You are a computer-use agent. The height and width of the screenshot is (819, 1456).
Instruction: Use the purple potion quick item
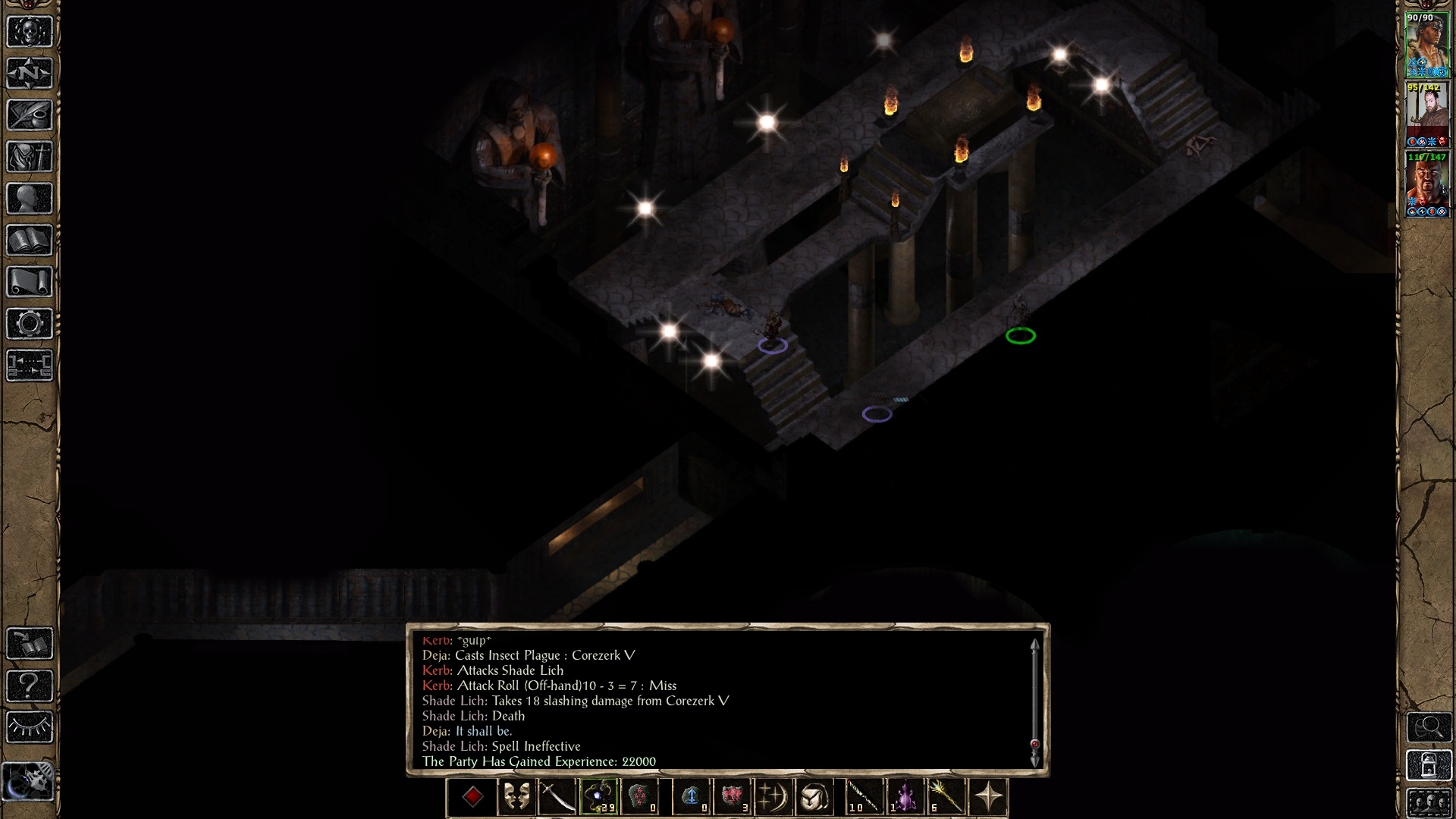pos(905,797)
